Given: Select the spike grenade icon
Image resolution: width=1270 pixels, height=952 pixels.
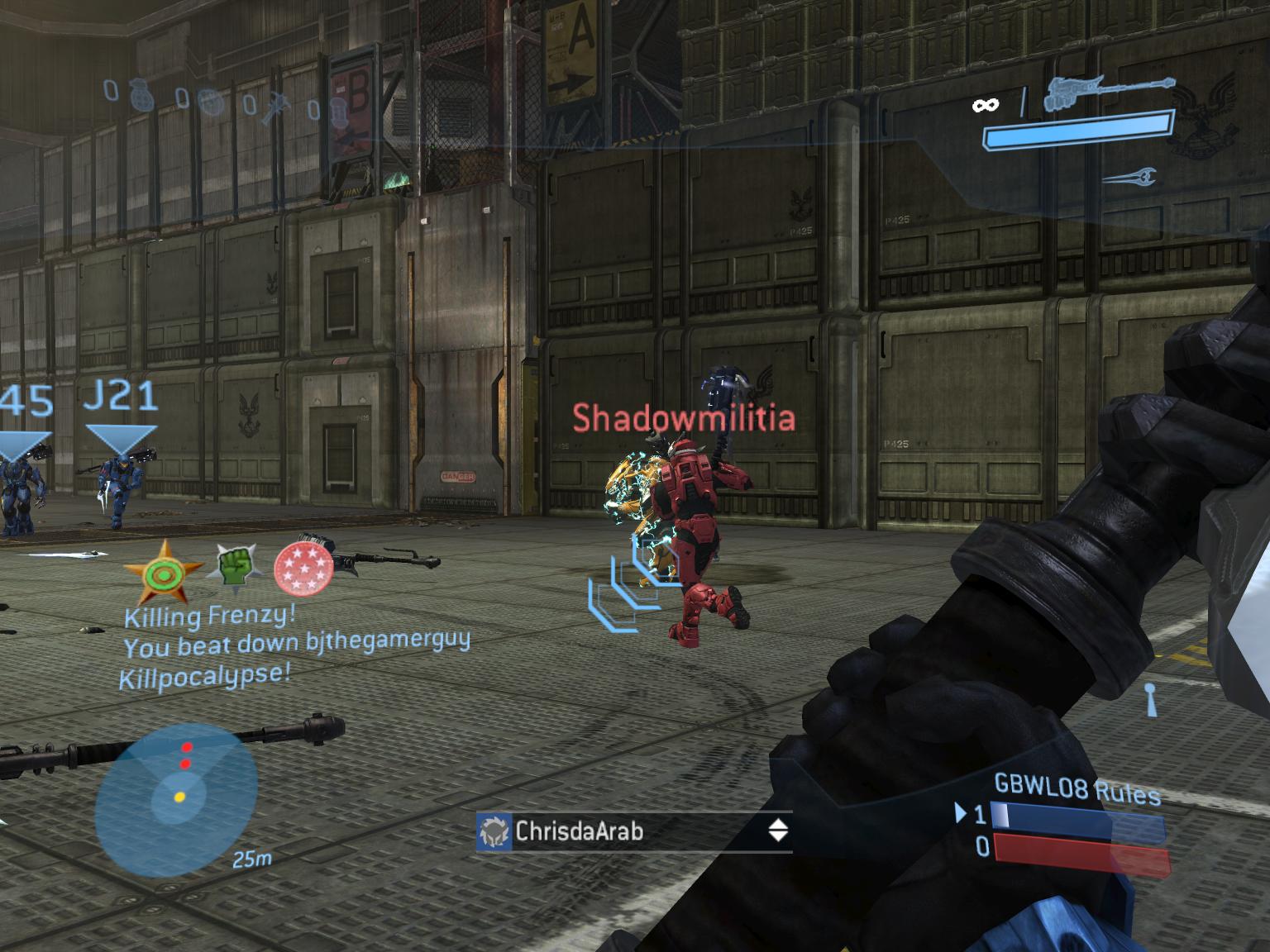Looking at the screenshot, I should coord(276,107).
